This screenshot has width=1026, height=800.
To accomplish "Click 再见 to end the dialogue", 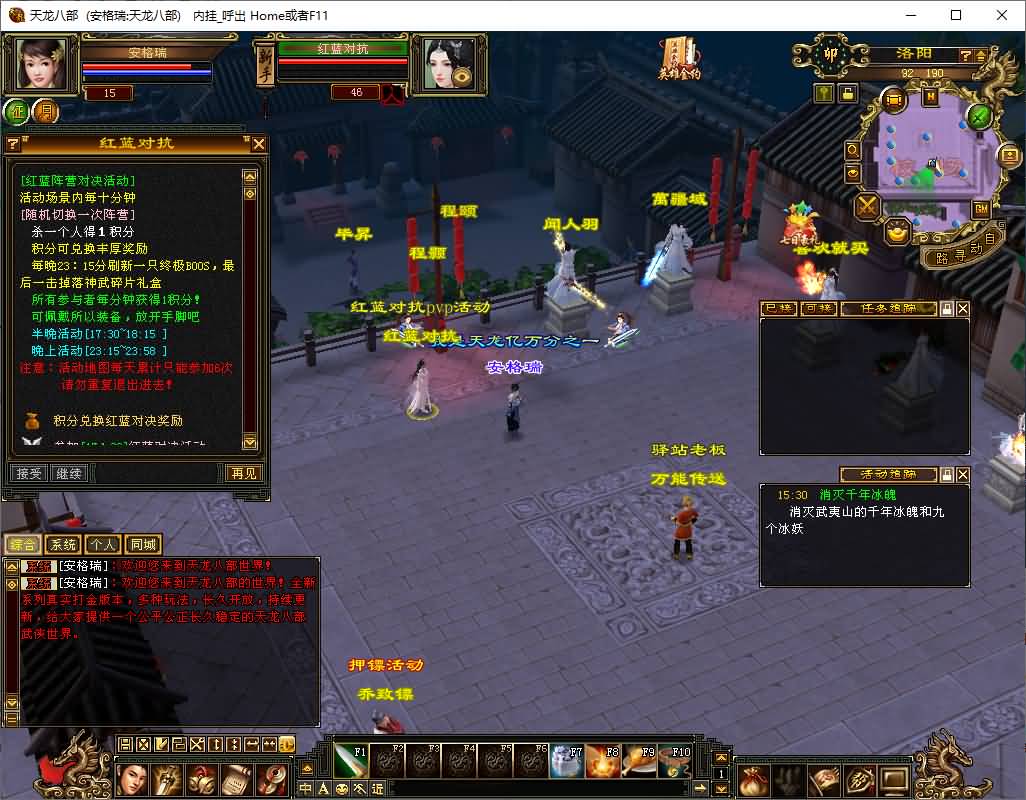I will 243,473.
